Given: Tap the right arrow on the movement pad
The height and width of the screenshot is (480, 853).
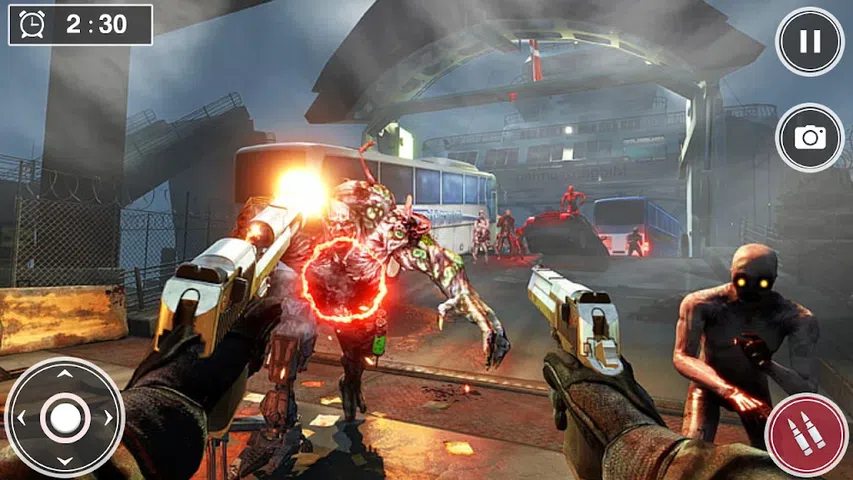Looking at the screenshot, I should click(x=108, y=417).
